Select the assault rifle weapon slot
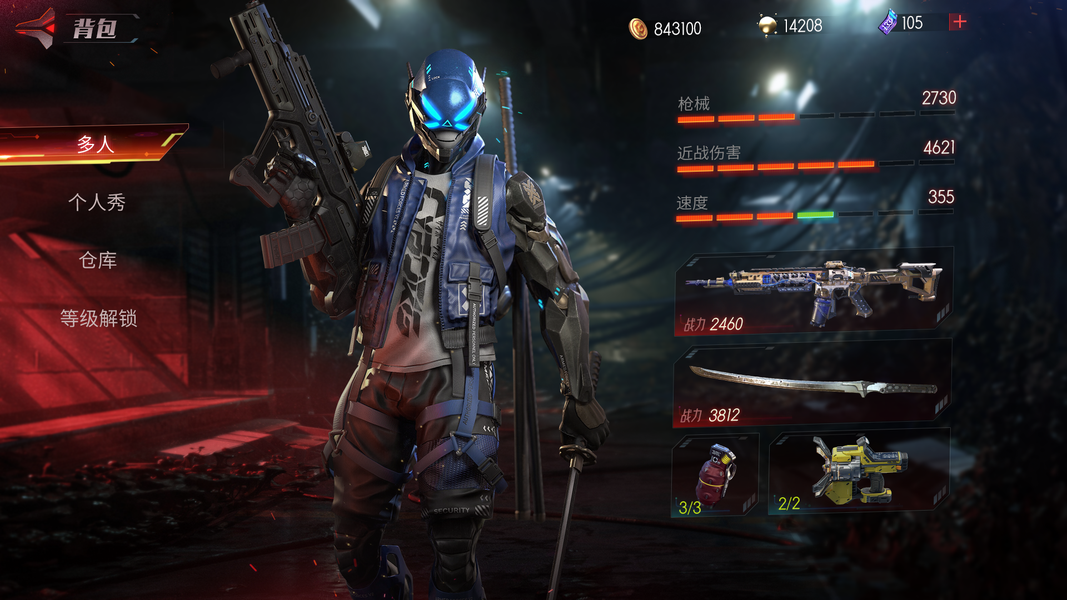1067x600 pixels. (x=812, y=290)
